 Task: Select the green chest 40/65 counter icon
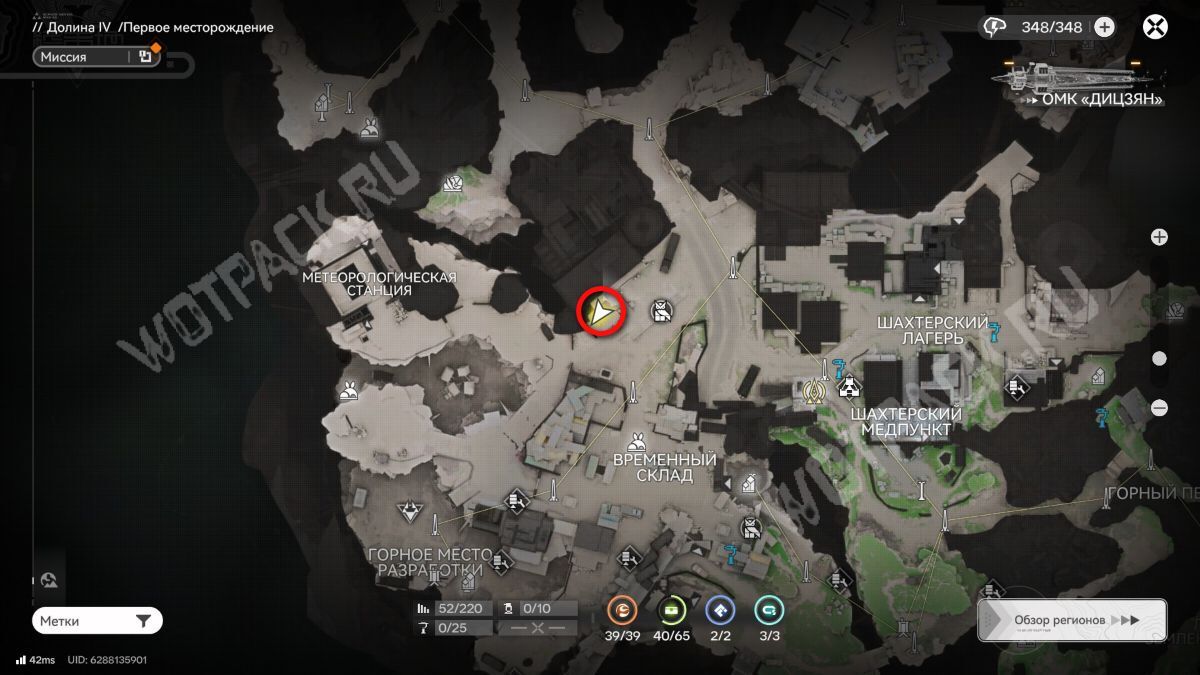[672, 609]
